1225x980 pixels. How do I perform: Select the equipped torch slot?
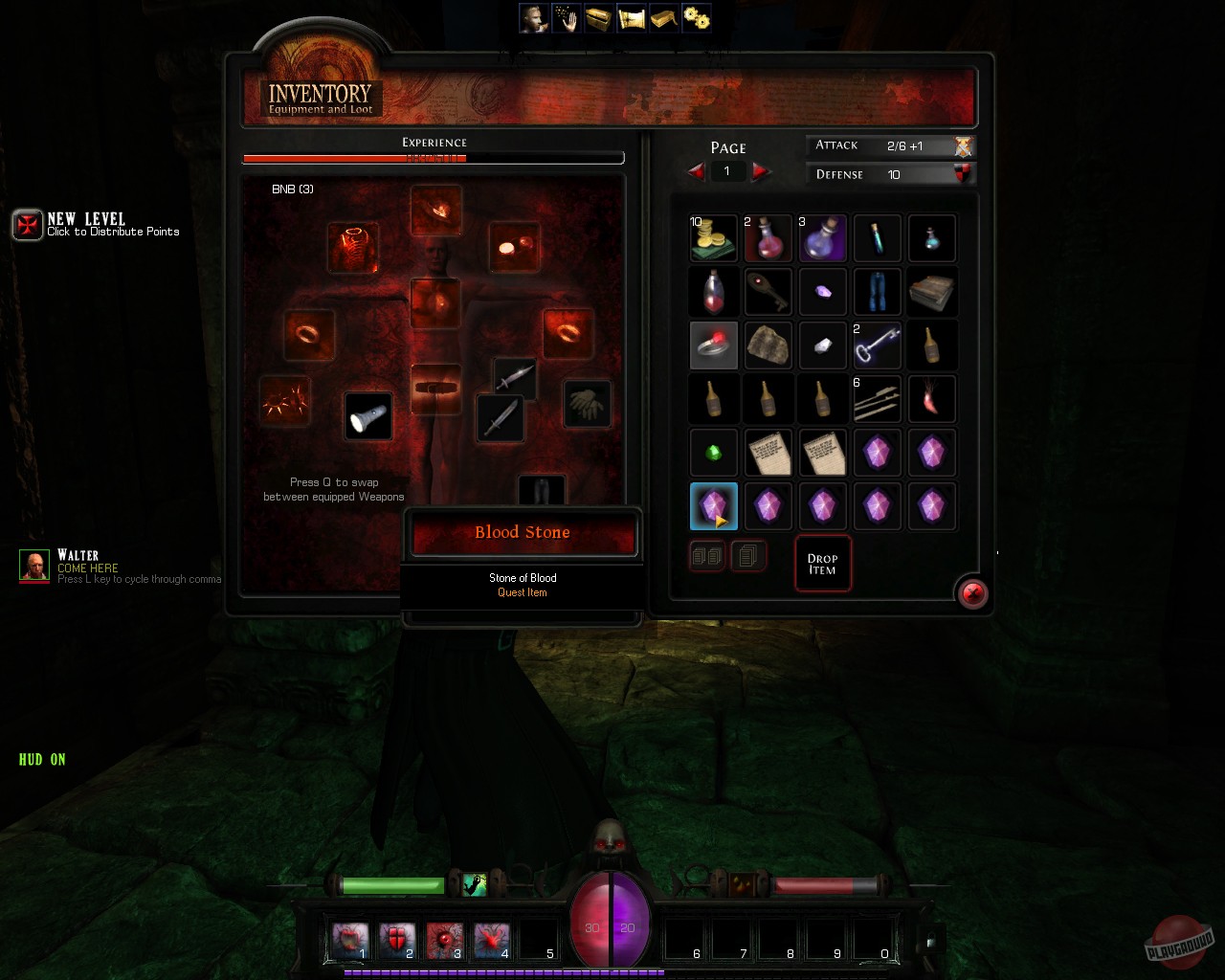pyautogui.click(x=368, y=416)
